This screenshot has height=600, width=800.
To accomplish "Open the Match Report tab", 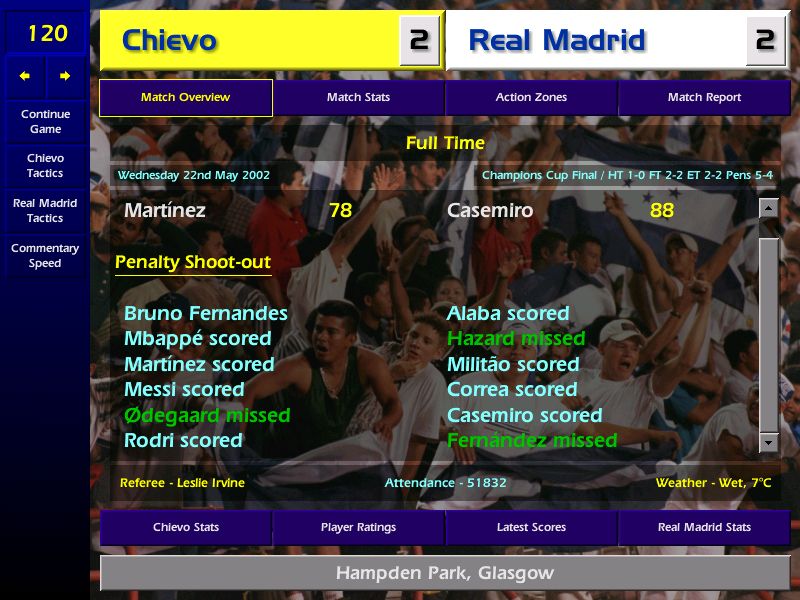I will tap(704, 98).
